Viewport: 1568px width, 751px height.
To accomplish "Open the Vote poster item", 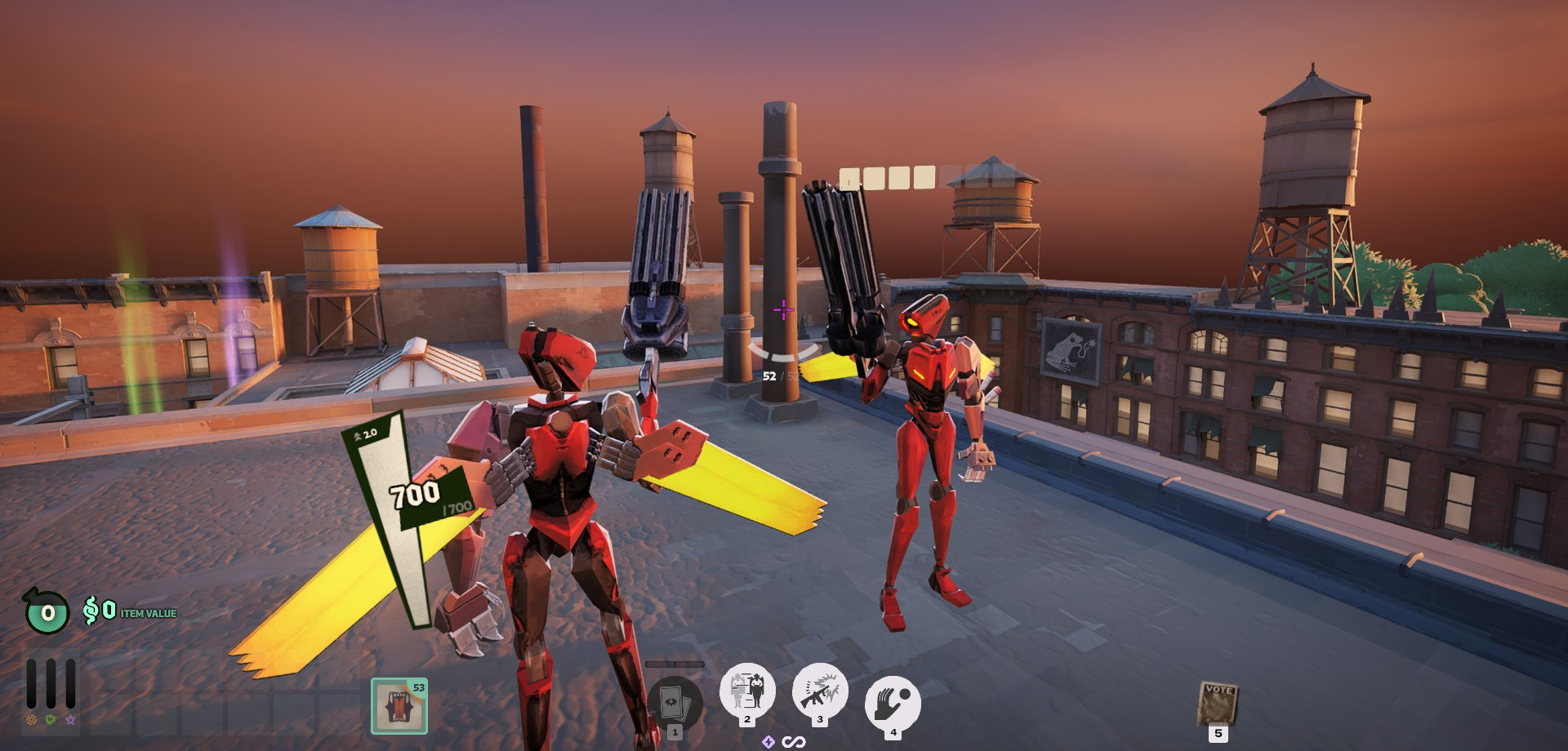I will click(x=1217, y=704).
